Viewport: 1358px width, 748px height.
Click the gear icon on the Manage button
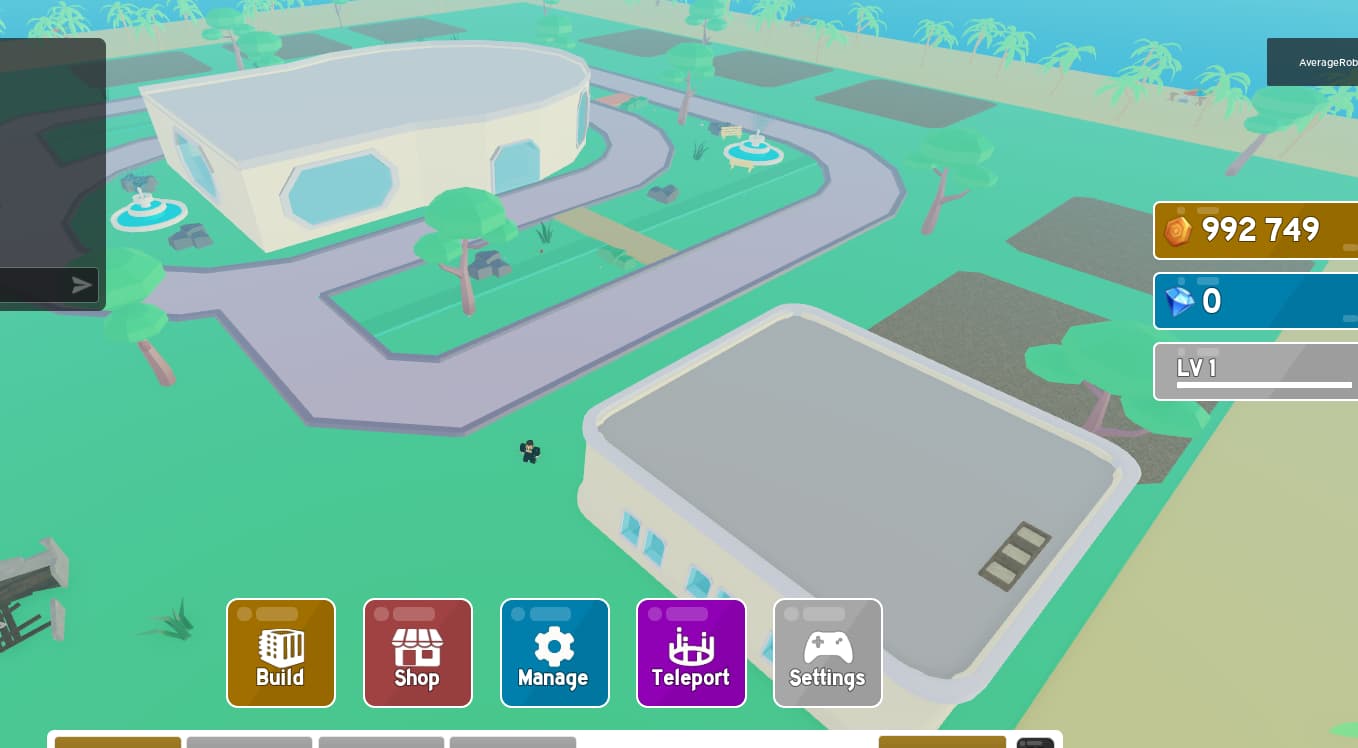tap(554, 646)
